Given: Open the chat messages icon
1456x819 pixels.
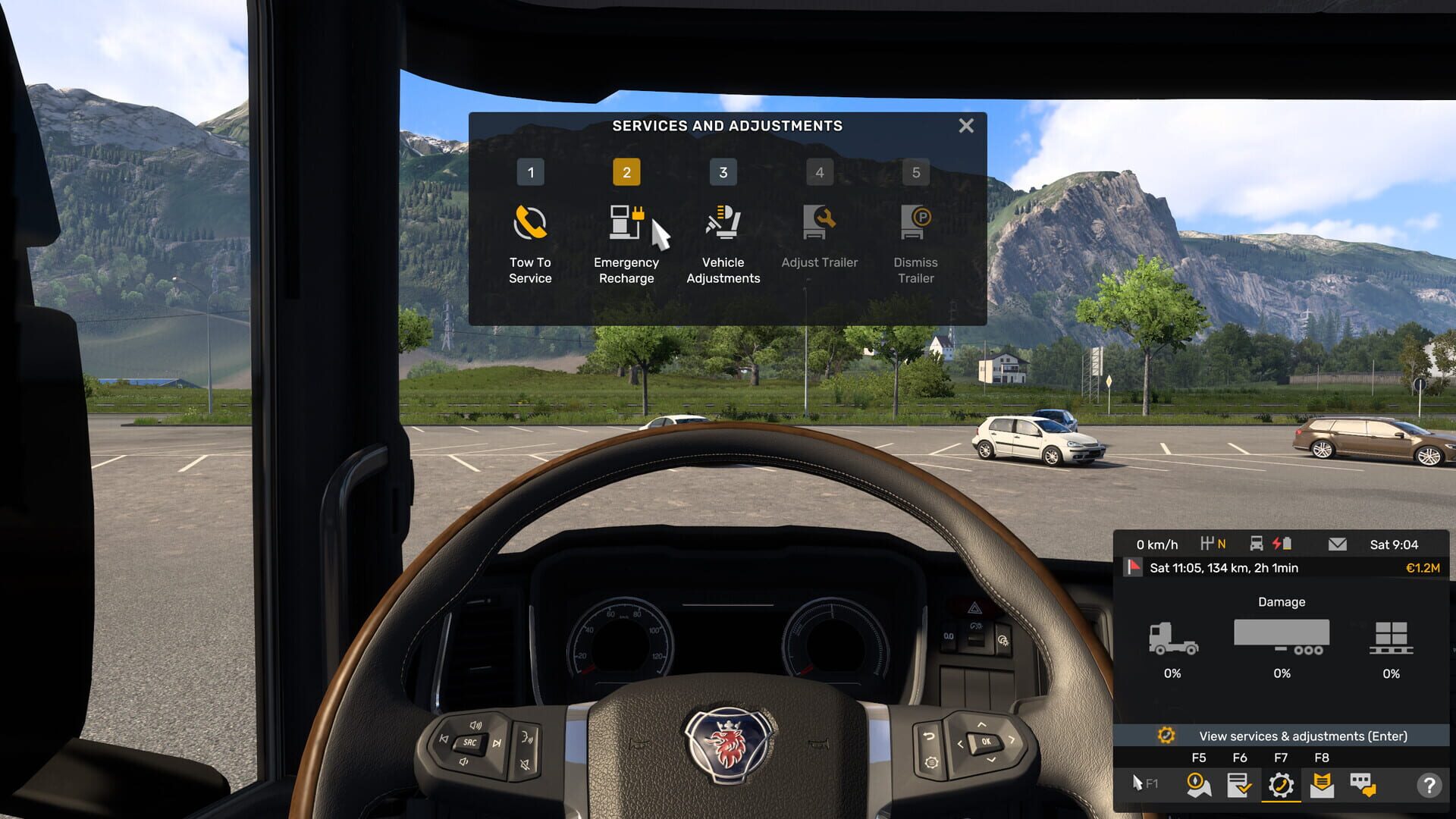Looking at the screenshot, I should [x=1362, y=786].
